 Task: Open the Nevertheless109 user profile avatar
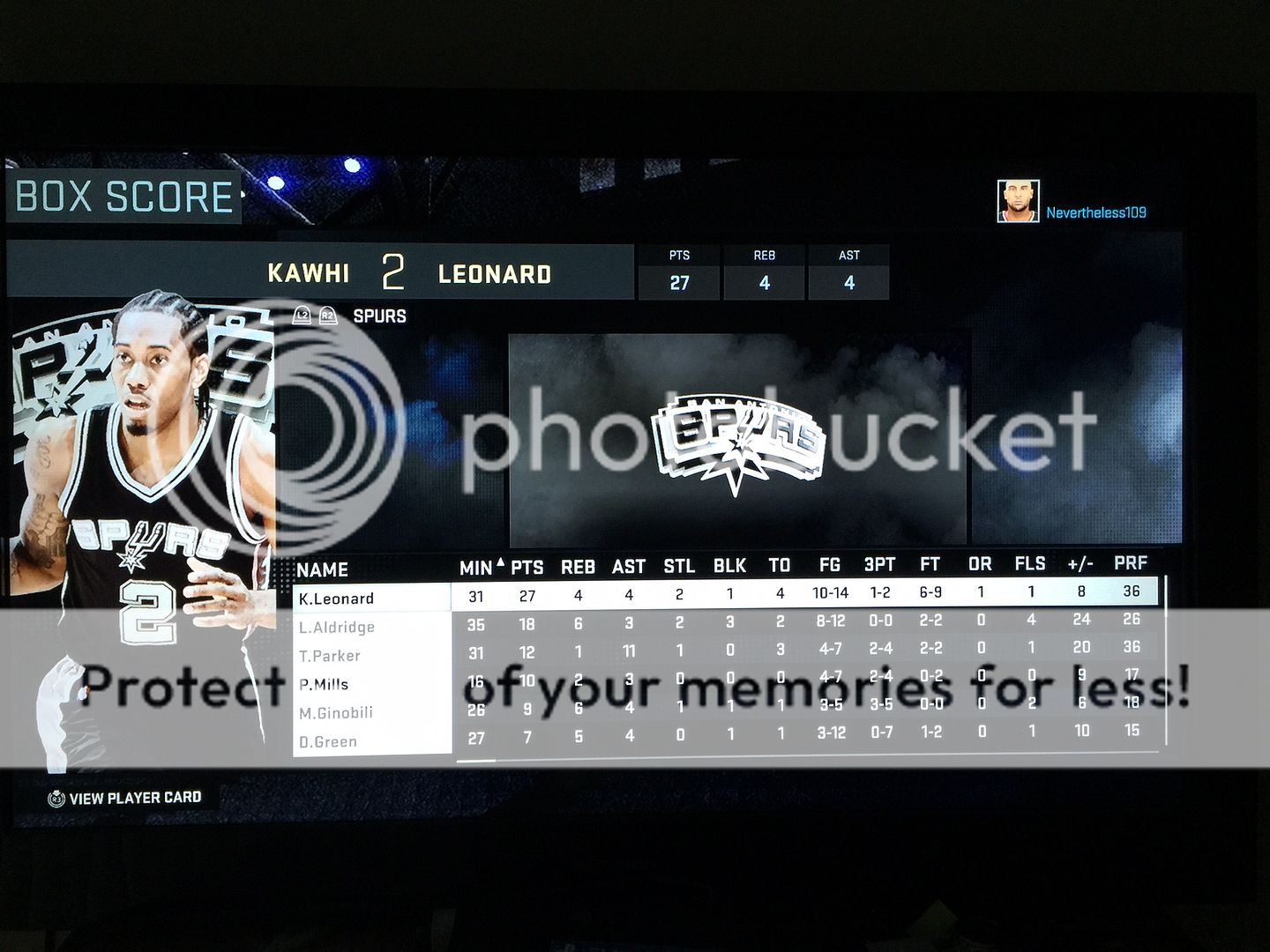pos(1018,202)
